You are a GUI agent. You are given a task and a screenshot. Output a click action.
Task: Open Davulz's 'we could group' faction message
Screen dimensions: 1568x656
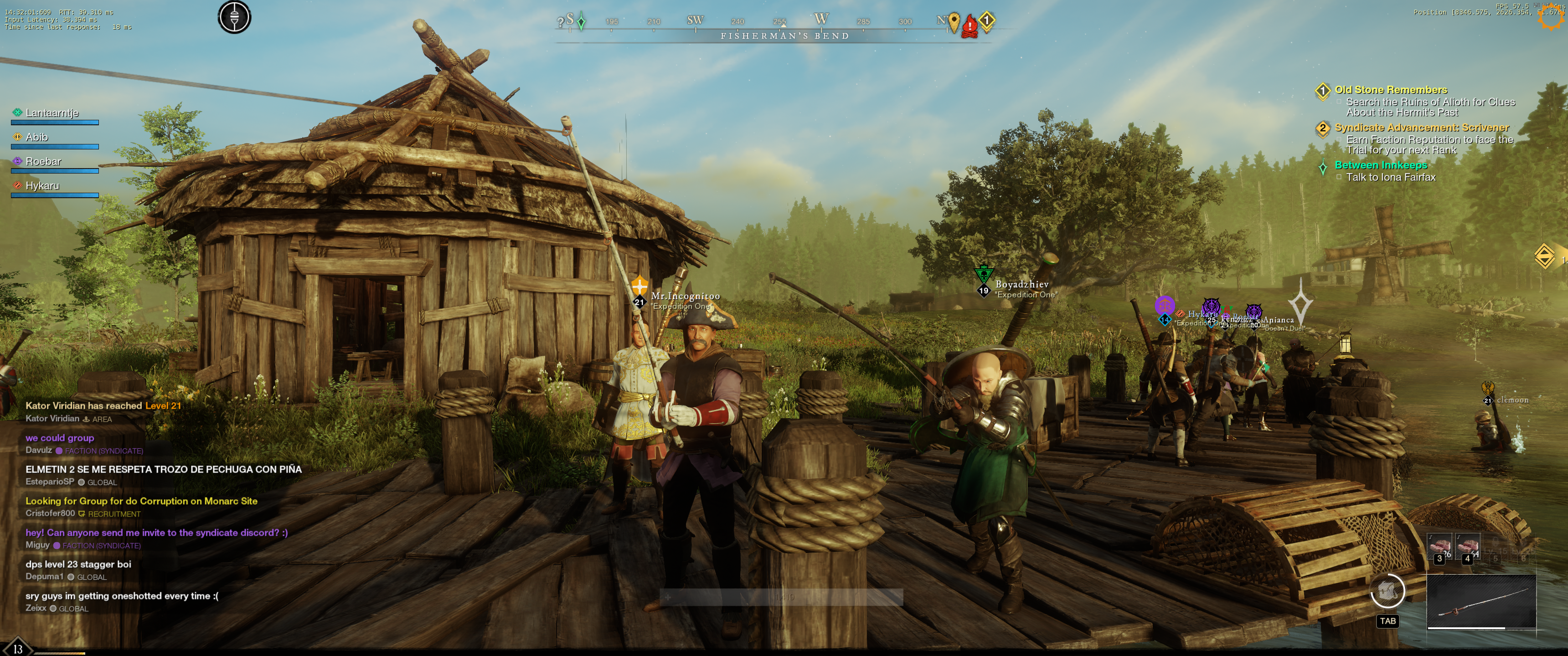pyautogui.click(x=60, y=438)
